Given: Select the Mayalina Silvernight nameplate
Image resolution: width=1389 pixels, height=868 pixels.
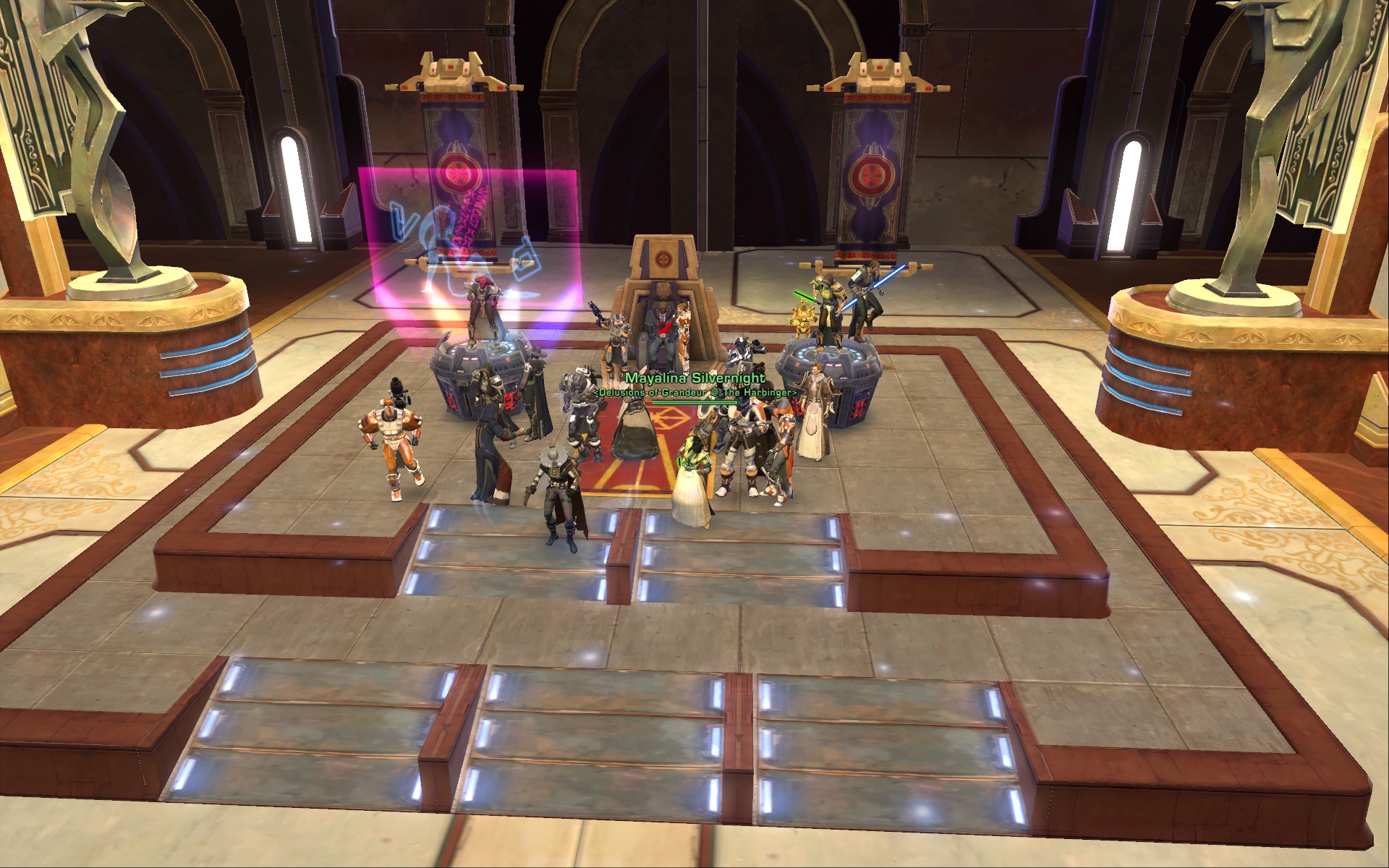Looking at the screenshot, I should coord(694,378).
